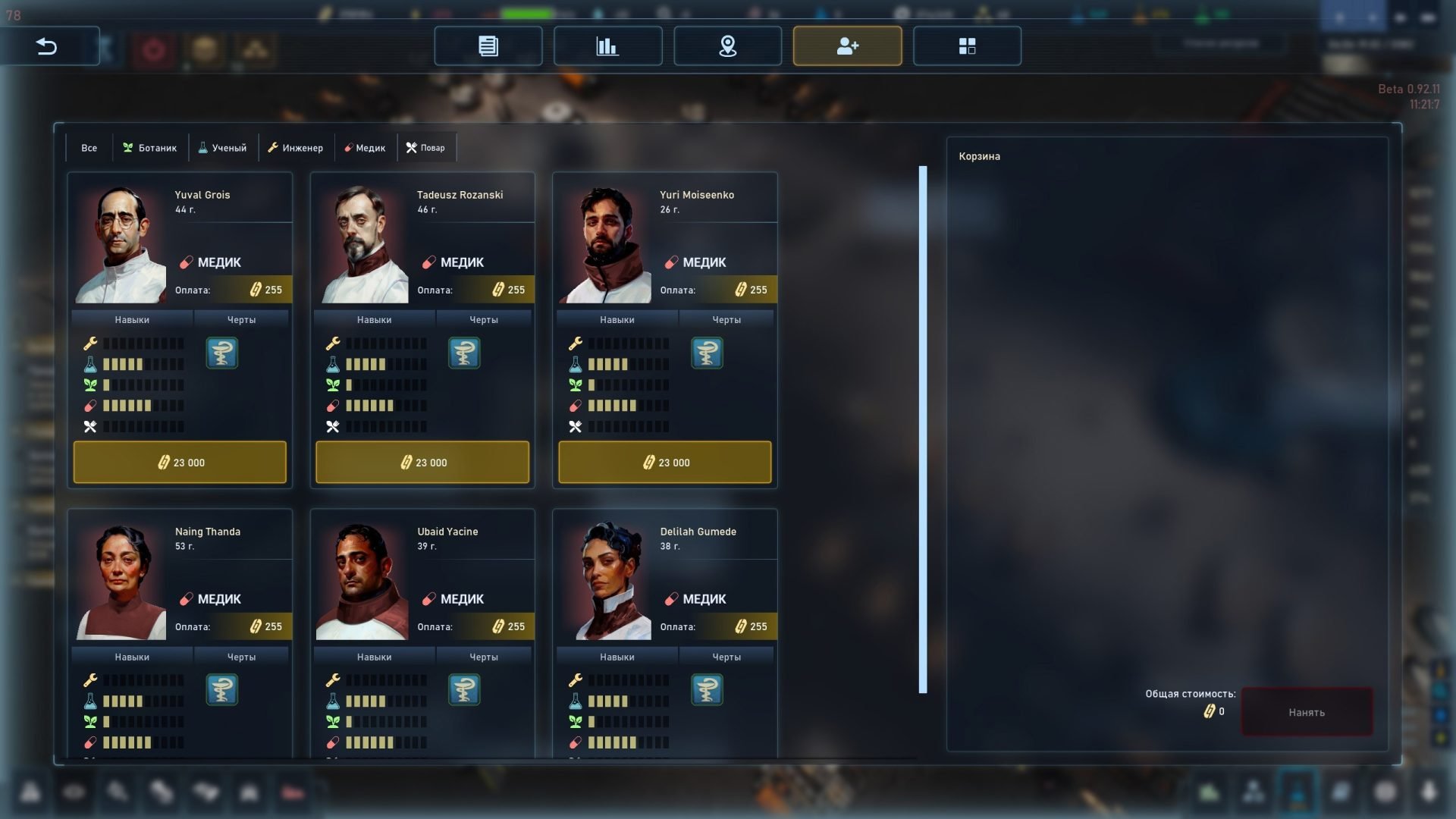Filter candidates by Повар
The height and width of the screenshot is (819, 1456).
point(426,148)
